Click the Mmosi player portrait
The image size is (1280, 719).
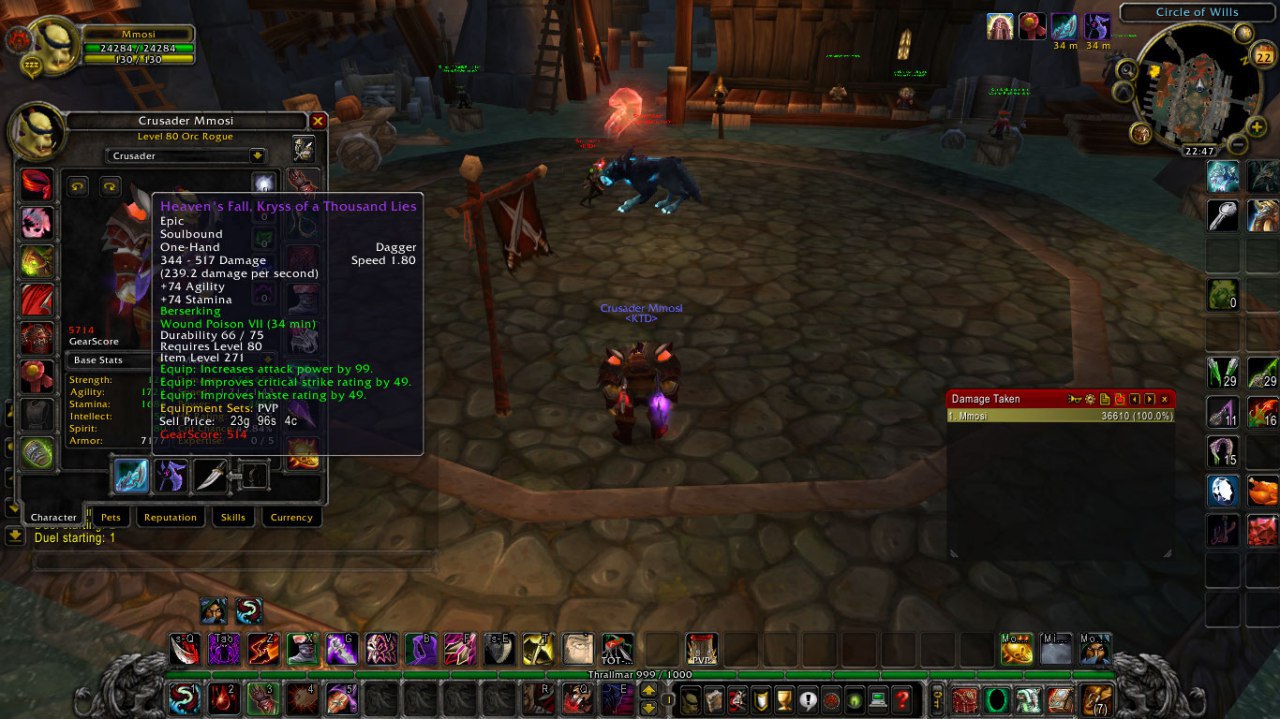point(54,46)
